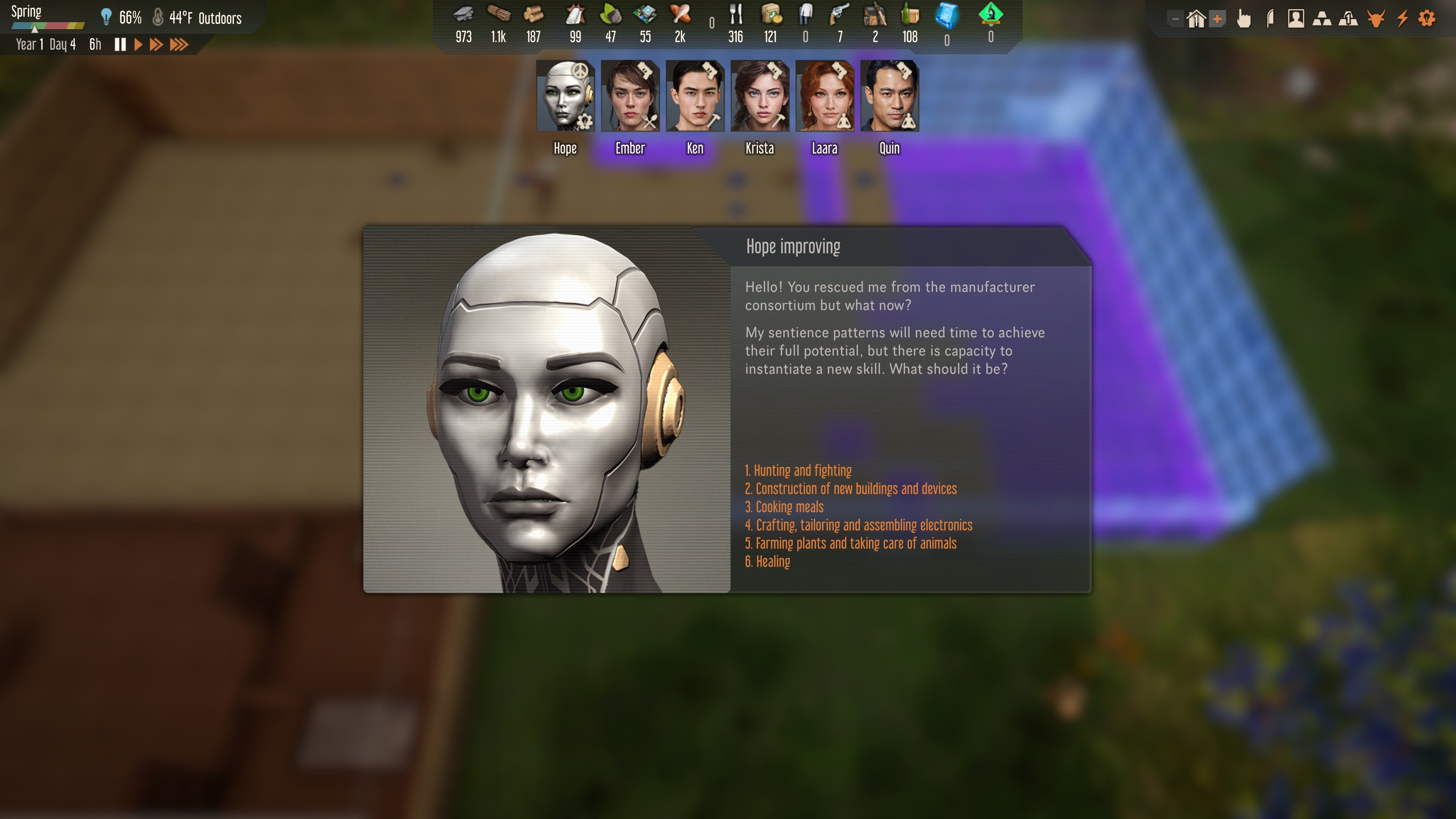Choose the Hunting and fighting skill
The width and height of the screenshot is (1456, 819).
(797, 470)
